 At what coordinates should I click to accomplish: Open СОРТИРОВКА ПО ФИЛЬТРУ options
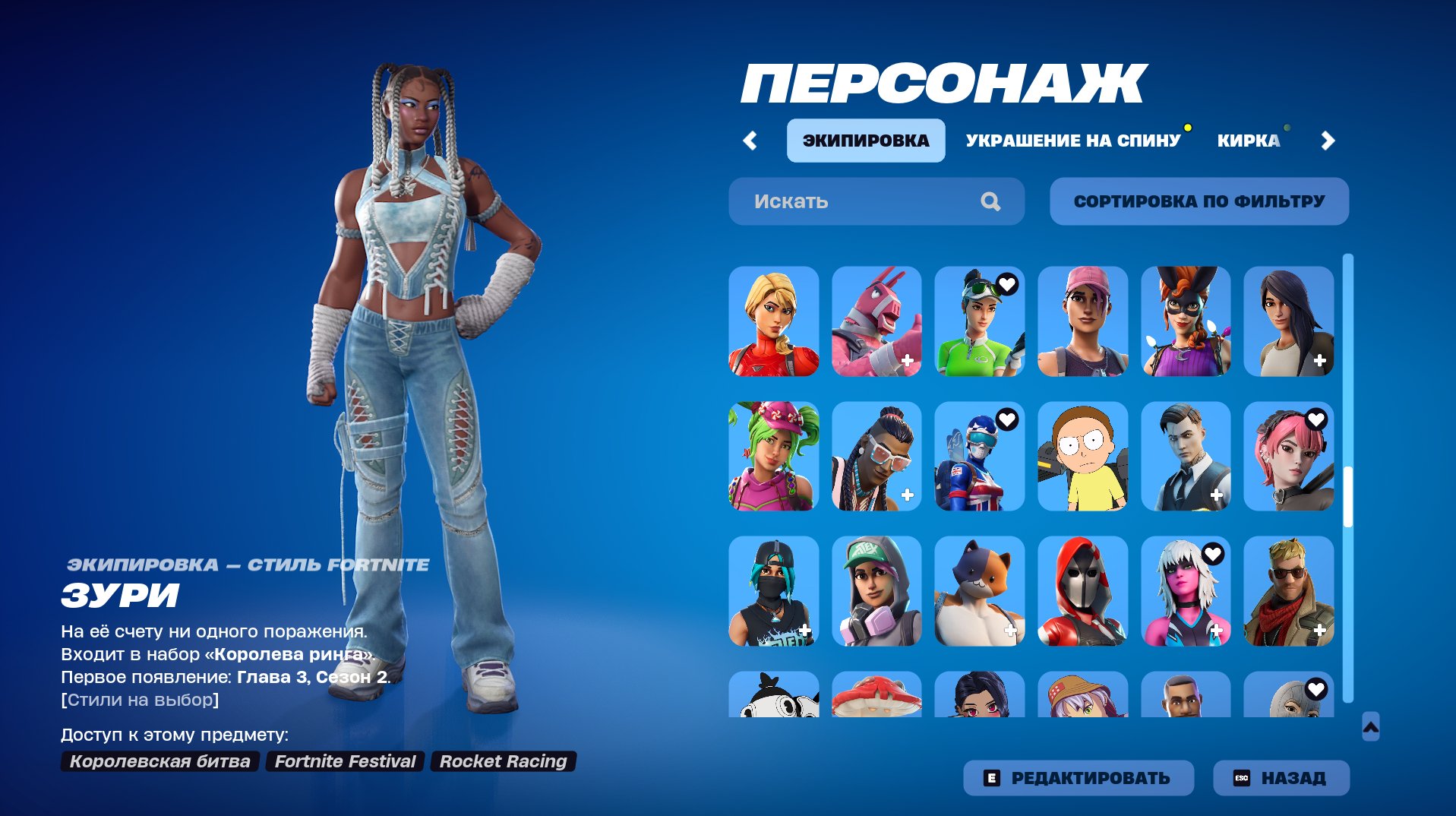[x=1199, y=201]
